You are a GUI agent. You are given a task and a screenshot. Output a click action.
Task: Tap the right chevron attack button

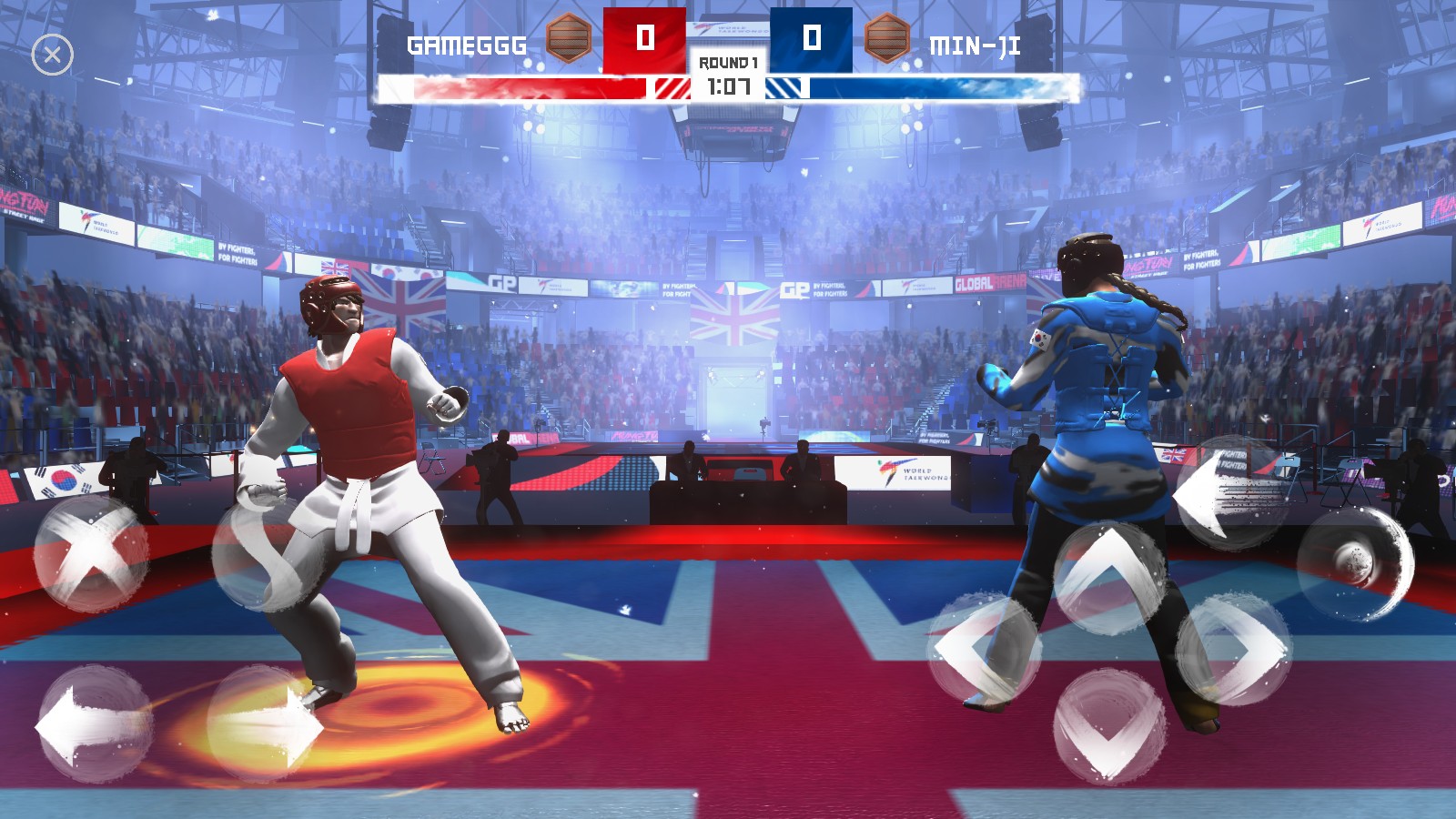pyautogui.click(x=1234, y=648)
